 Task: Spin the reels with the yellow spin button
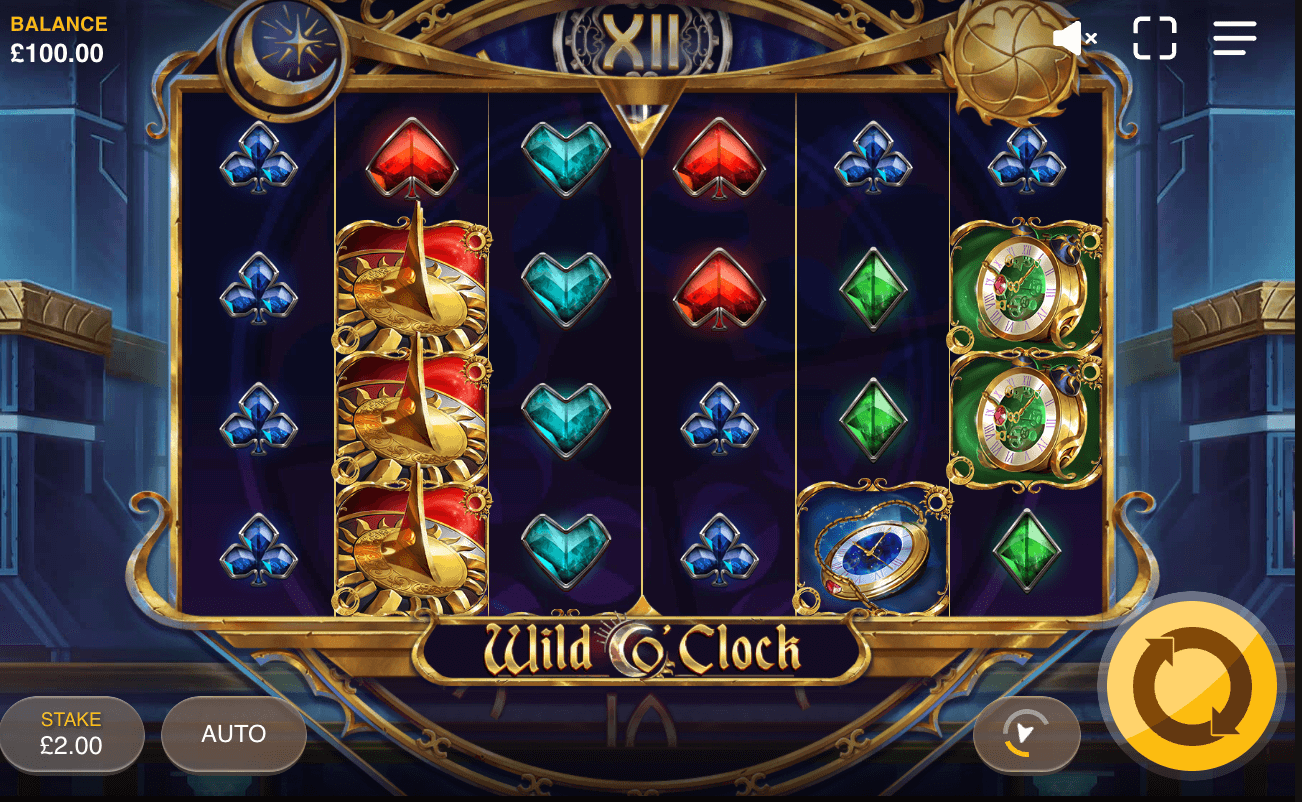click(x=1192, y=688)
